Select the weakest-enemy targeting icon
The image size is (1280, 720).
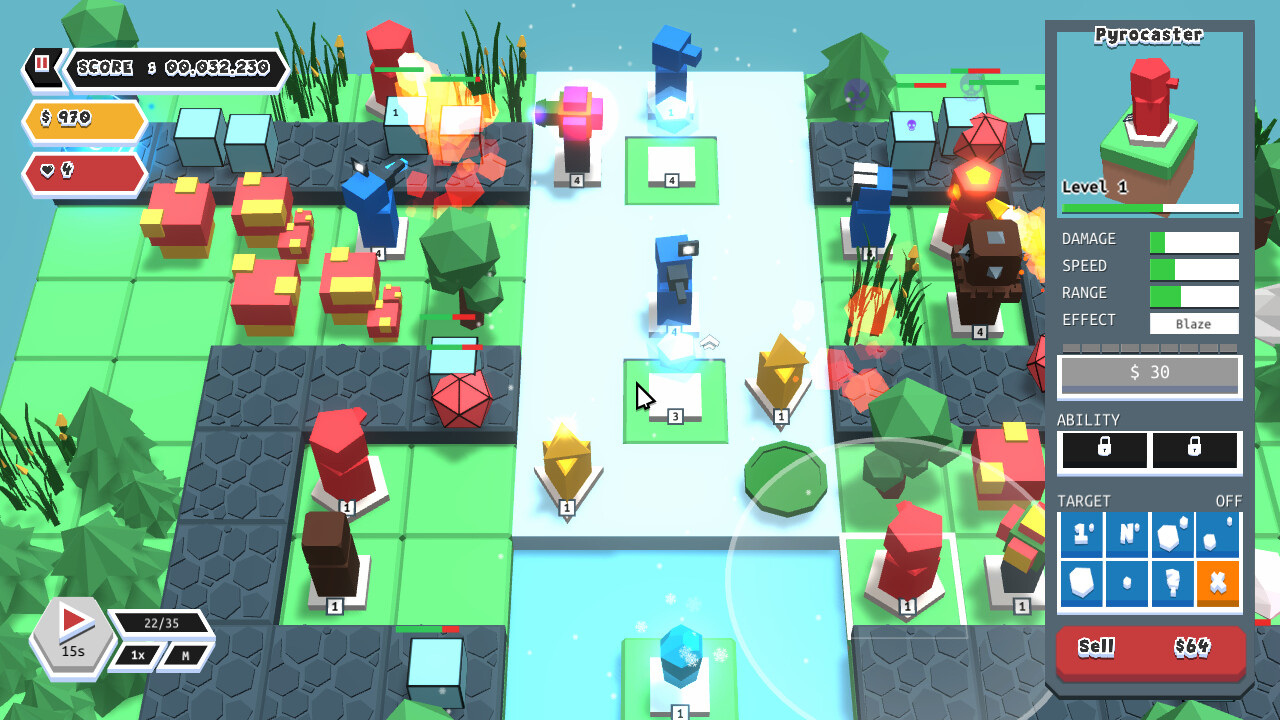(1218, 535)
